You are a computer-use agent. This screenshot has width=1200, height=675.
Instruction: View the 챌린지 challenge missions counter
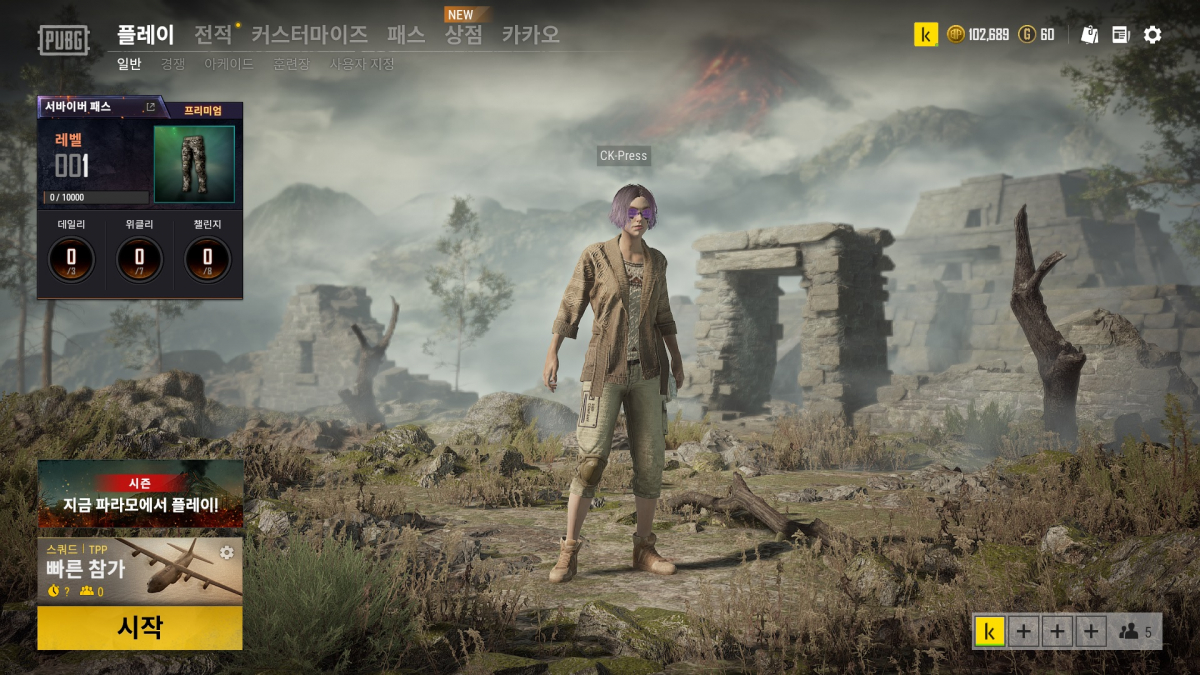coord(207,259)
